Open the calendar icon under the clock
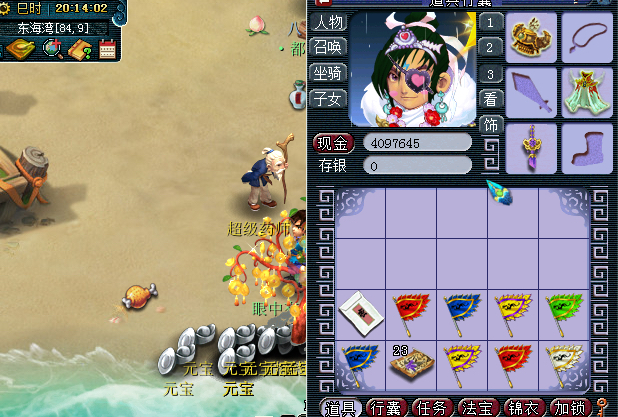This screenshot has width=618, height=417. [107, 48]
